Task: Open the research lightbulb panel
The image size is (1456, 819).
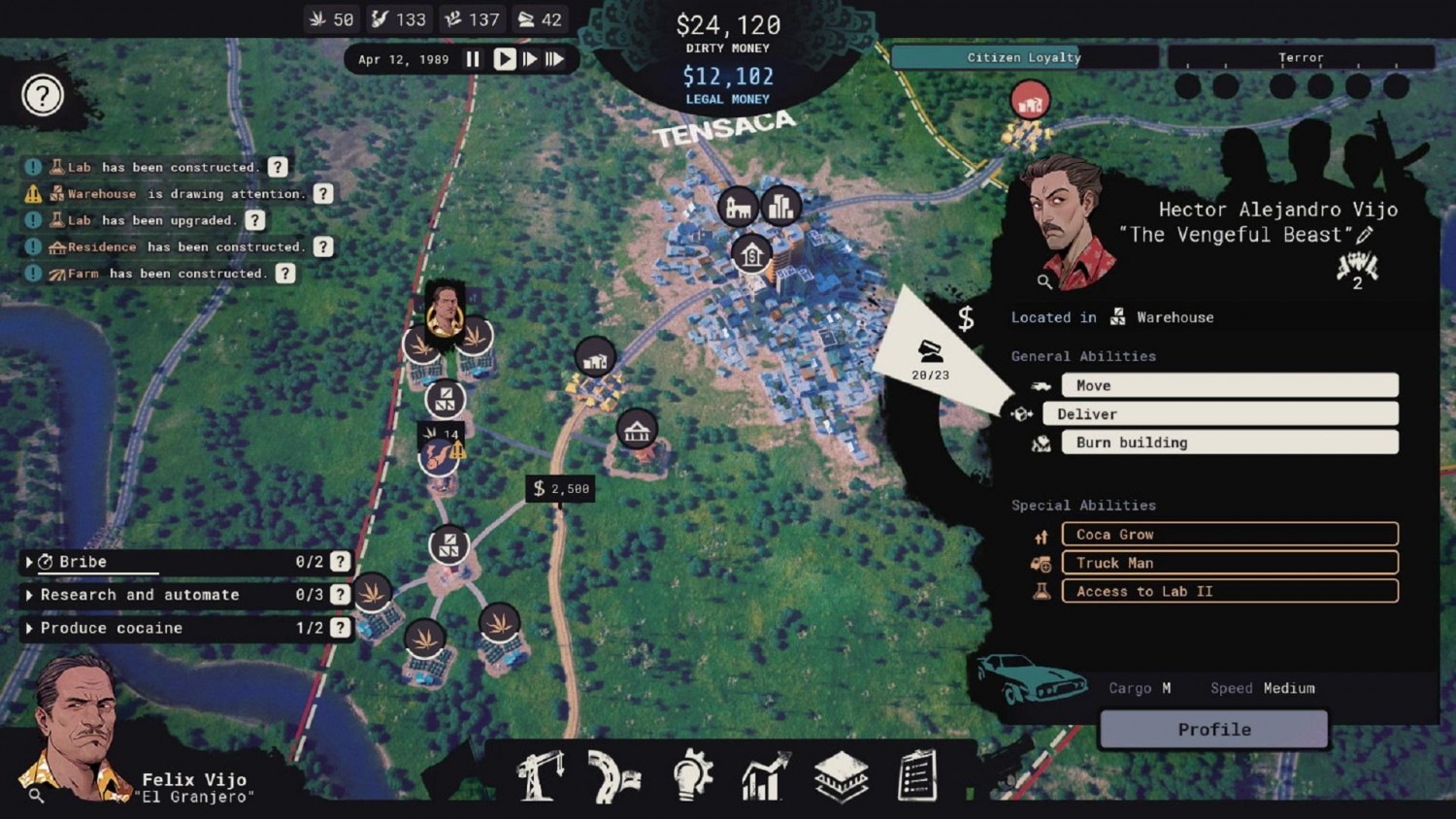Action: pos(690,773)
